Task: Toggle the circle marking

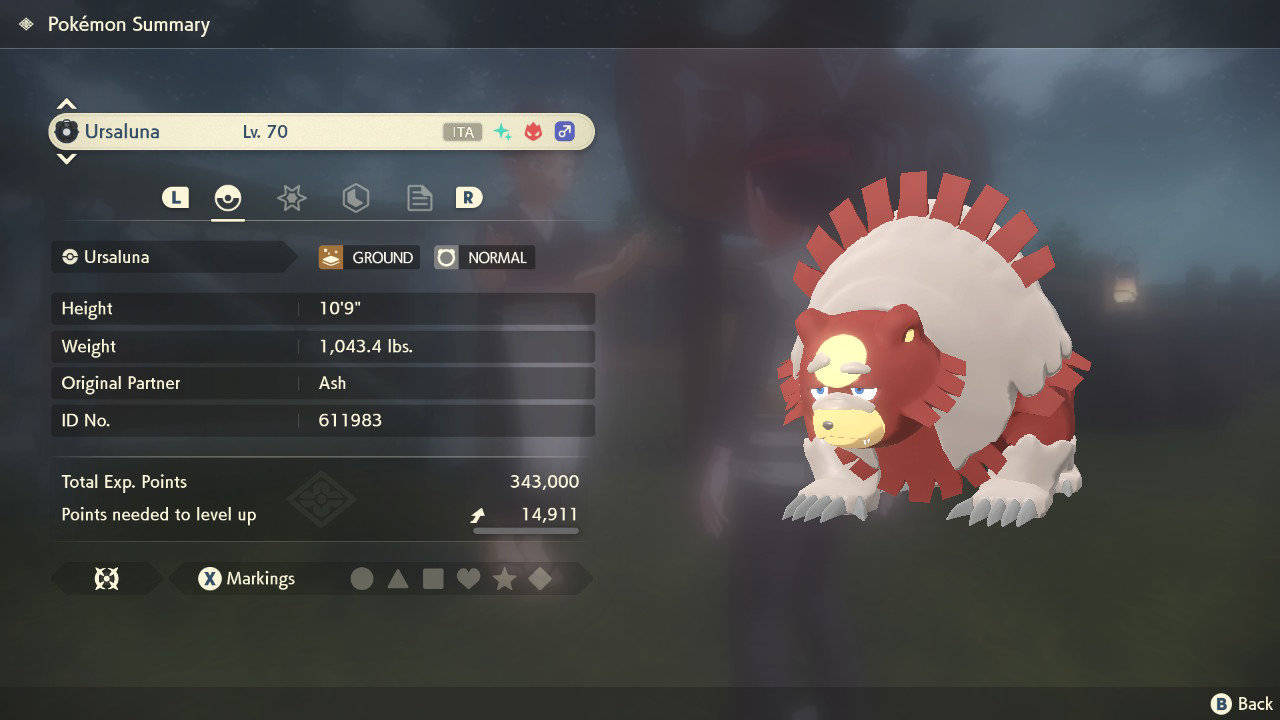Action: (362, 579)
